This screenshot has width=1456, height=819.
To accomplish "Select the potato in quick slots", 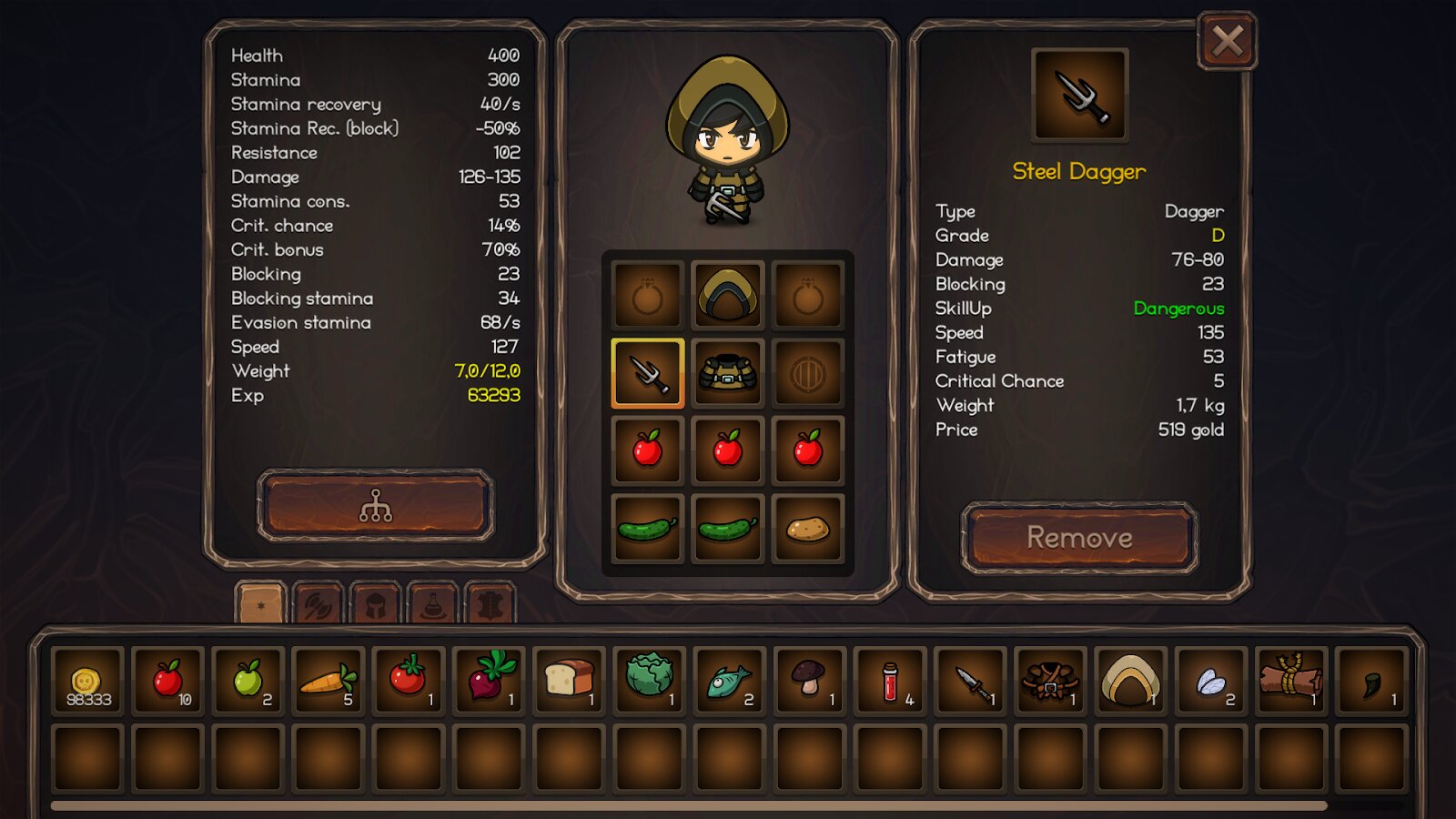I will [x=807, y=529].
